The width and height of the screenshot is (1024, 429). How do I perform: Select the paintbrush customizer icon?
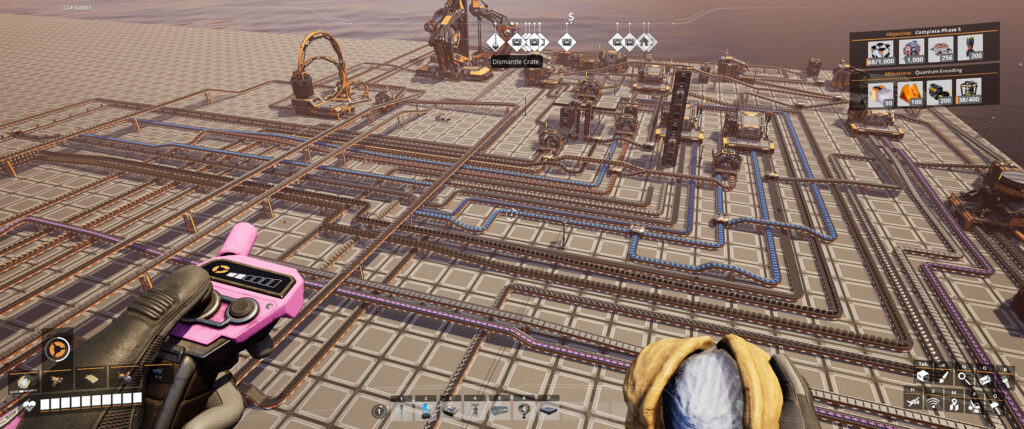coord(941,378)
